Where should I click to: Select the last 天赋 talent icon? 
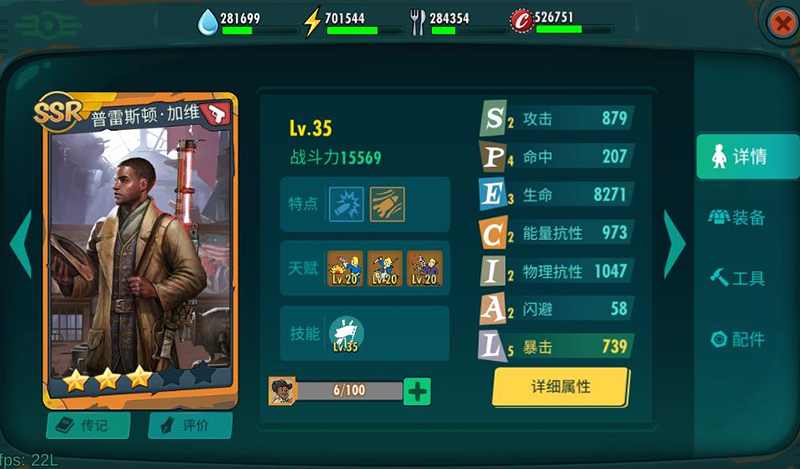(424, 268)
